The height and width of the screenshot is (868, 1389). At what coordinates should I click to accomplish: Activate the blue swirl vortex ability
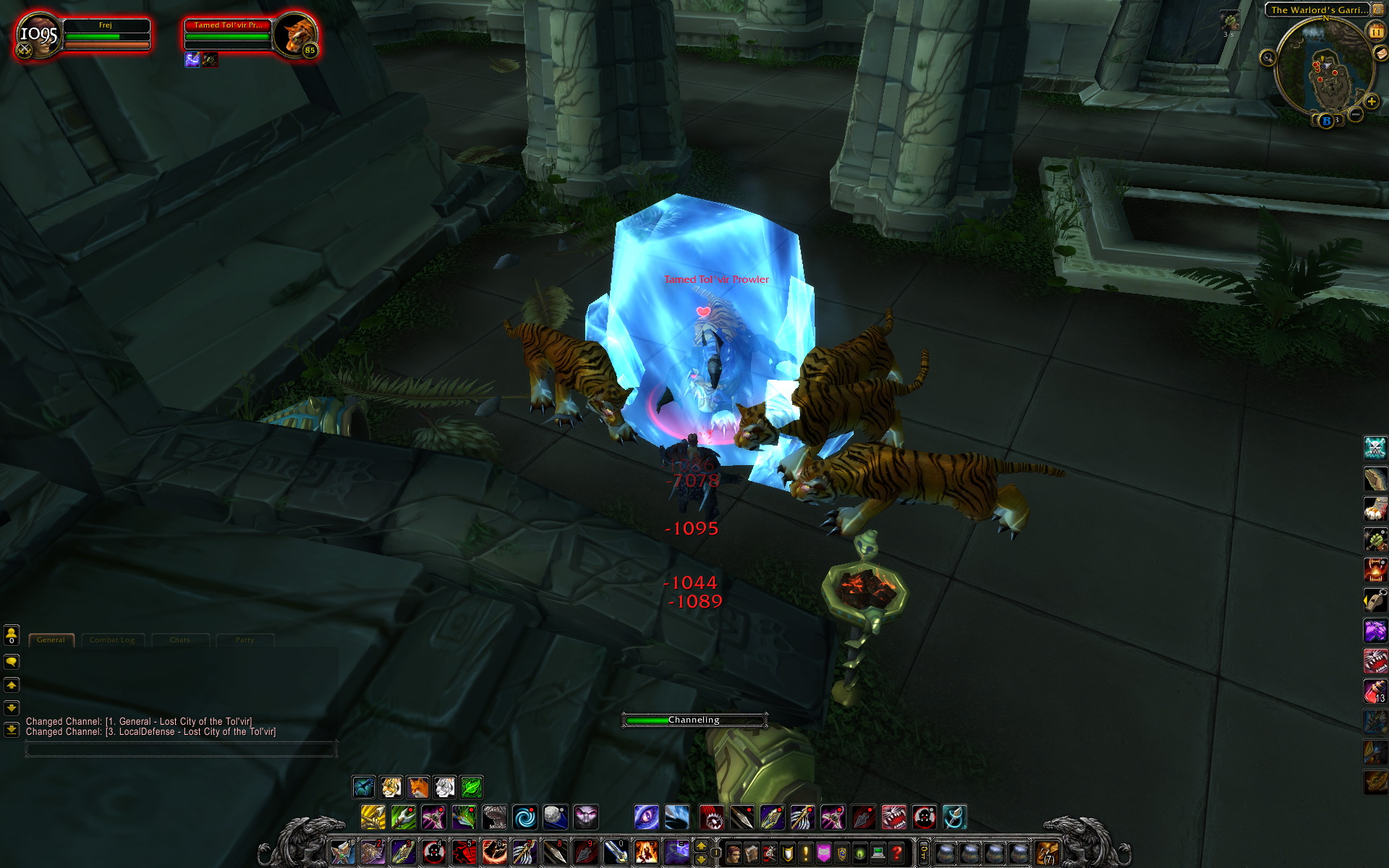tap(525, 817)
